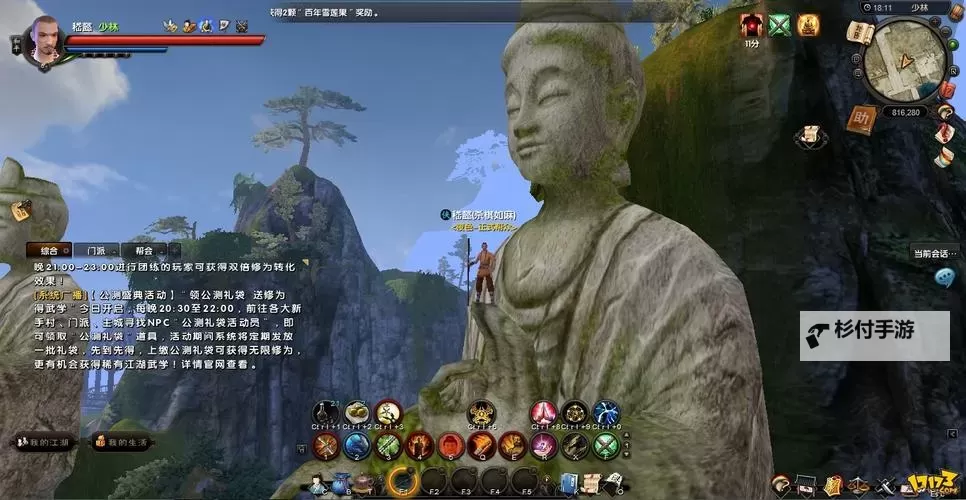Open the 当前会话 conversation button
Screen dimensions: 966x500
[x=934, y=253]
